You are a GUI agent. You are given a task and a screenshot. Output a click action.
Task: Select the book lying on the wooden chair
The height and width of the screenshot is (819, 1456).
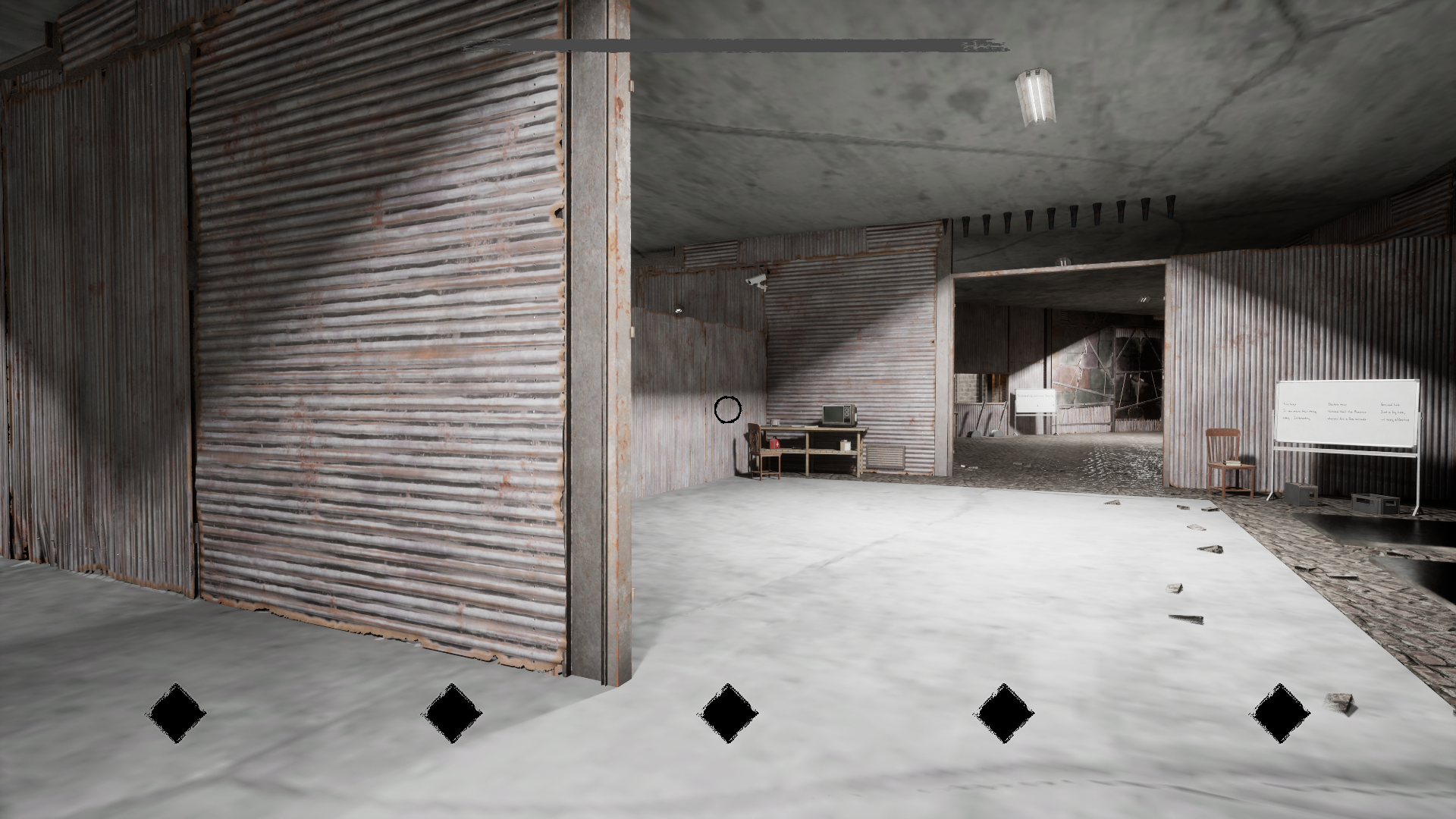[1231, 463]
